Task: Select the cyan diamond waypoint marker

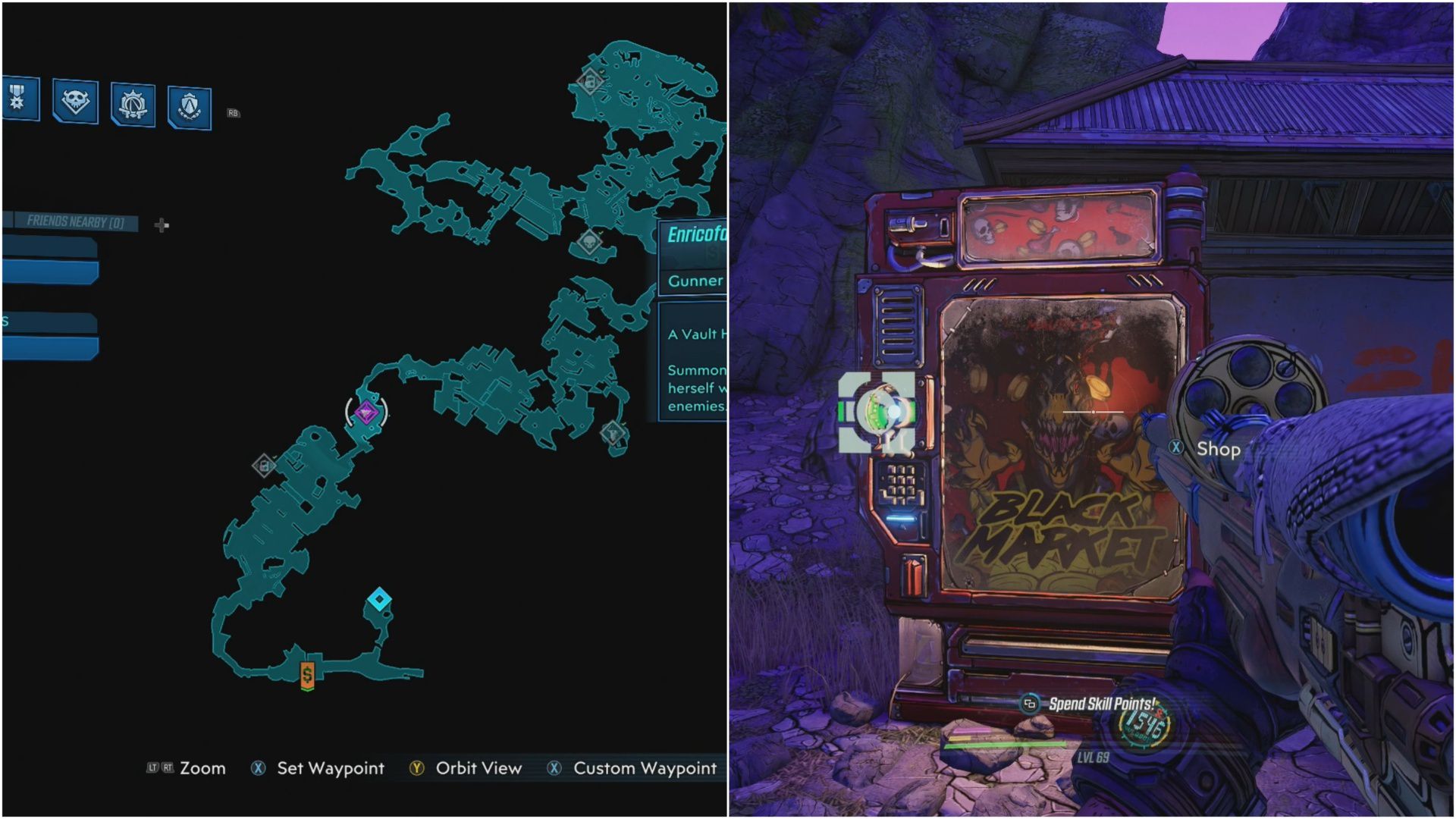Action: (x=379, y=600)
